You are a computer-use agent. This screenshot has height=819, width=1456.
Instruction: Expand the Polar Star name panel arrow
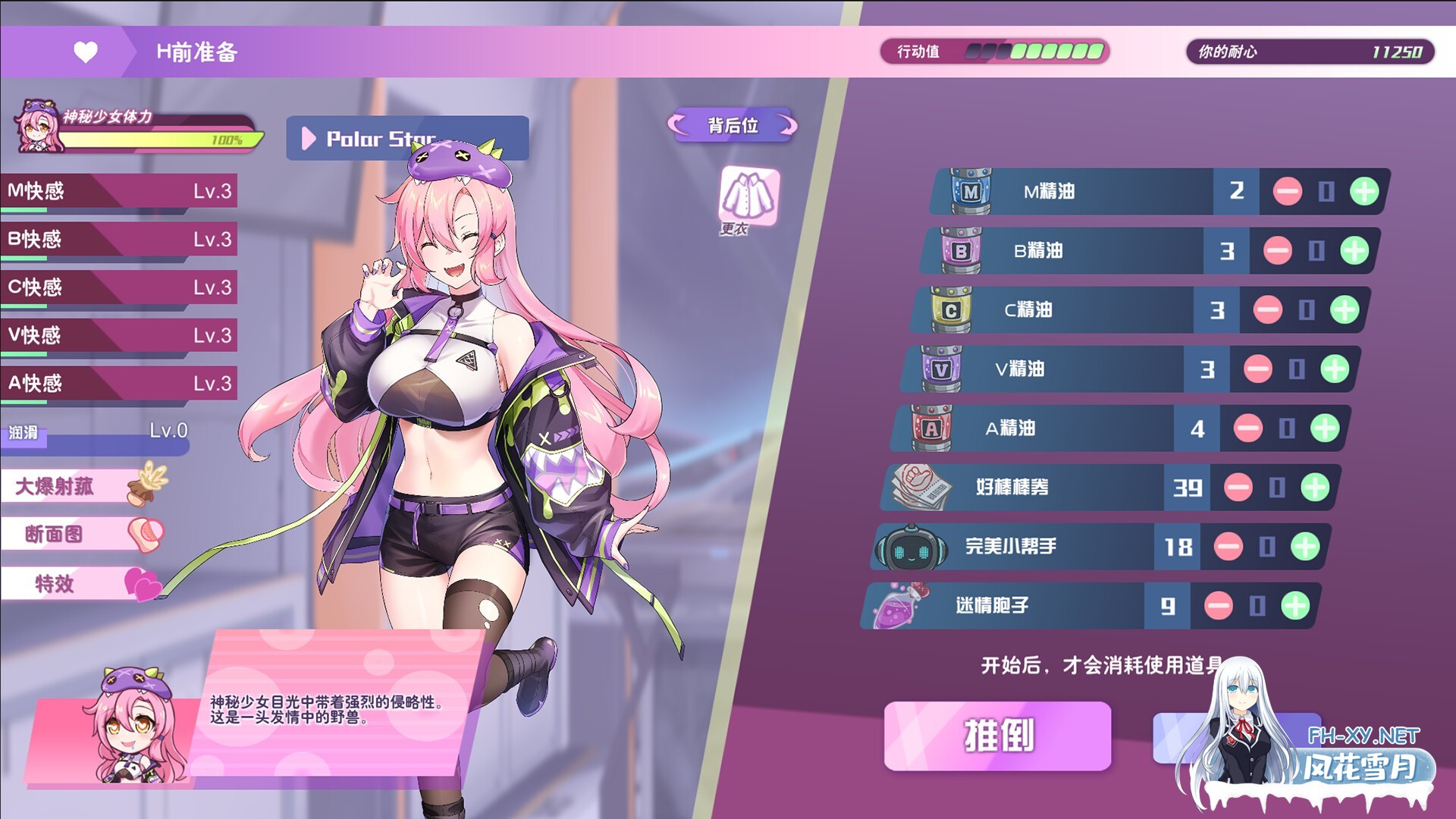(x=309, y=137)
